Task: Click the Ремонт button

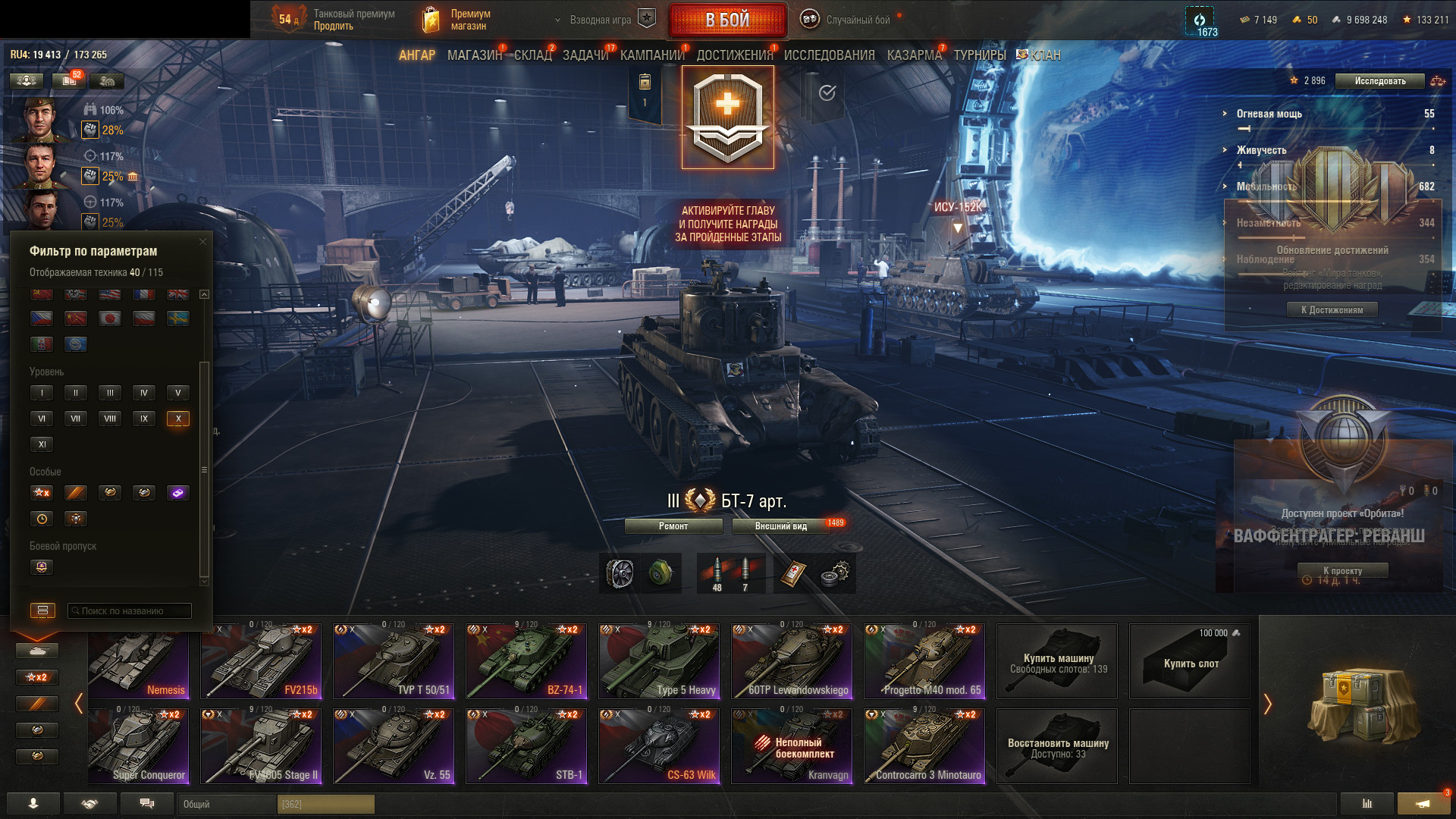Action: [673, 526]
